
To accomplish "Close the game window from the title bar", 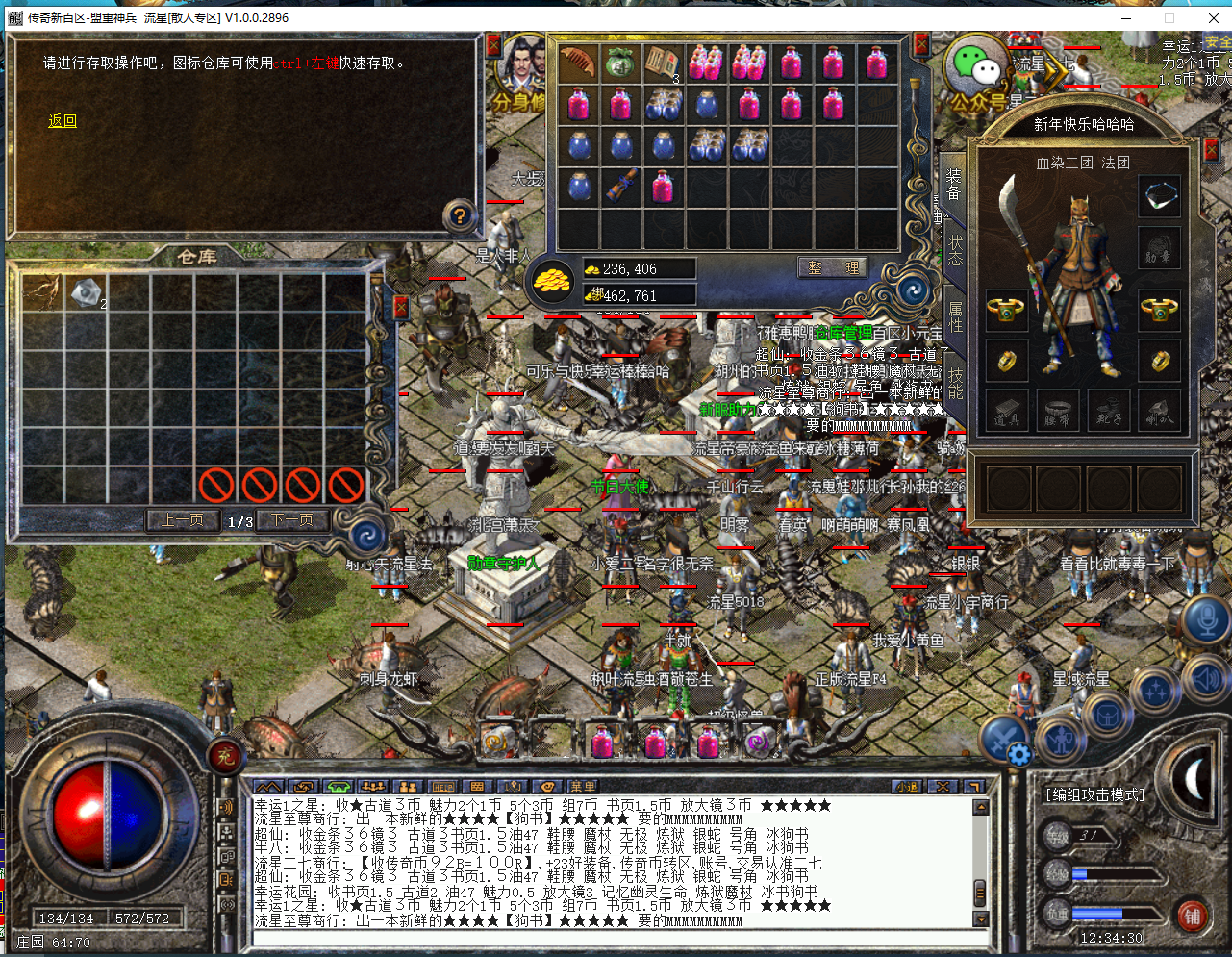I will tap(1213, 17).
